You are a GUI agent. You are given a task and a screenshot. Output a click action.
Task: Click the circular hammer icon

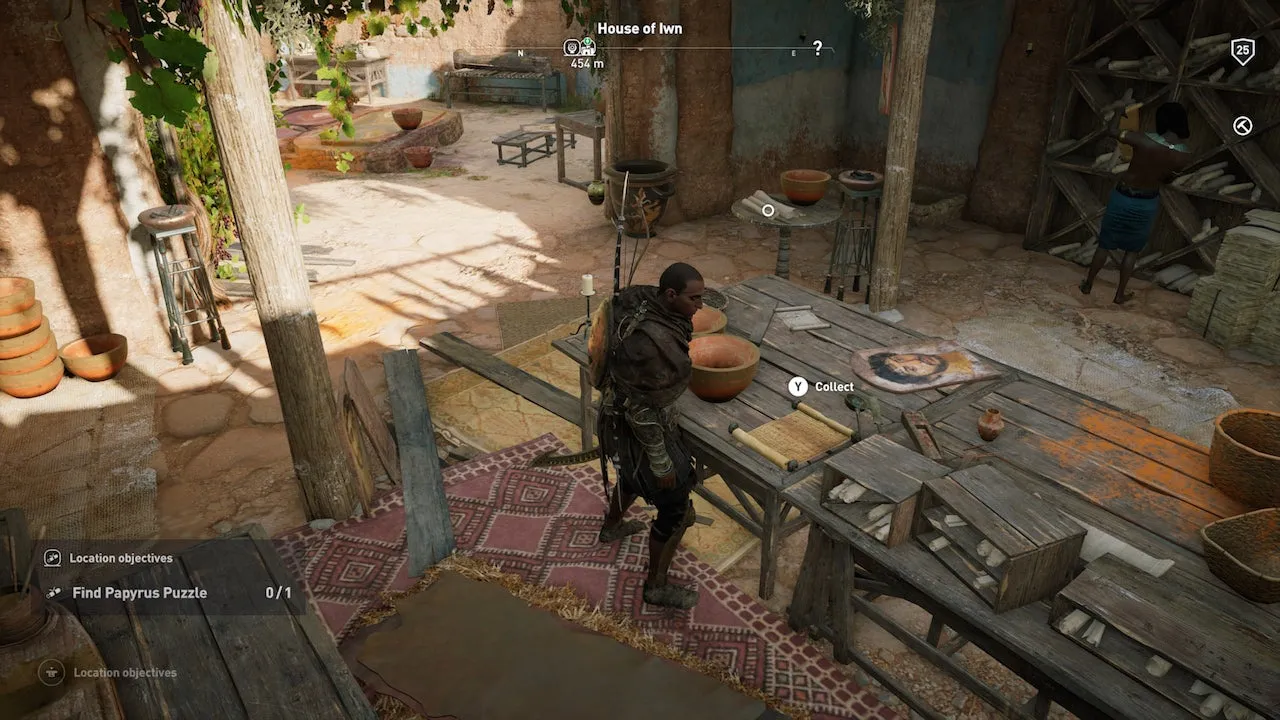coord(1242,125)
